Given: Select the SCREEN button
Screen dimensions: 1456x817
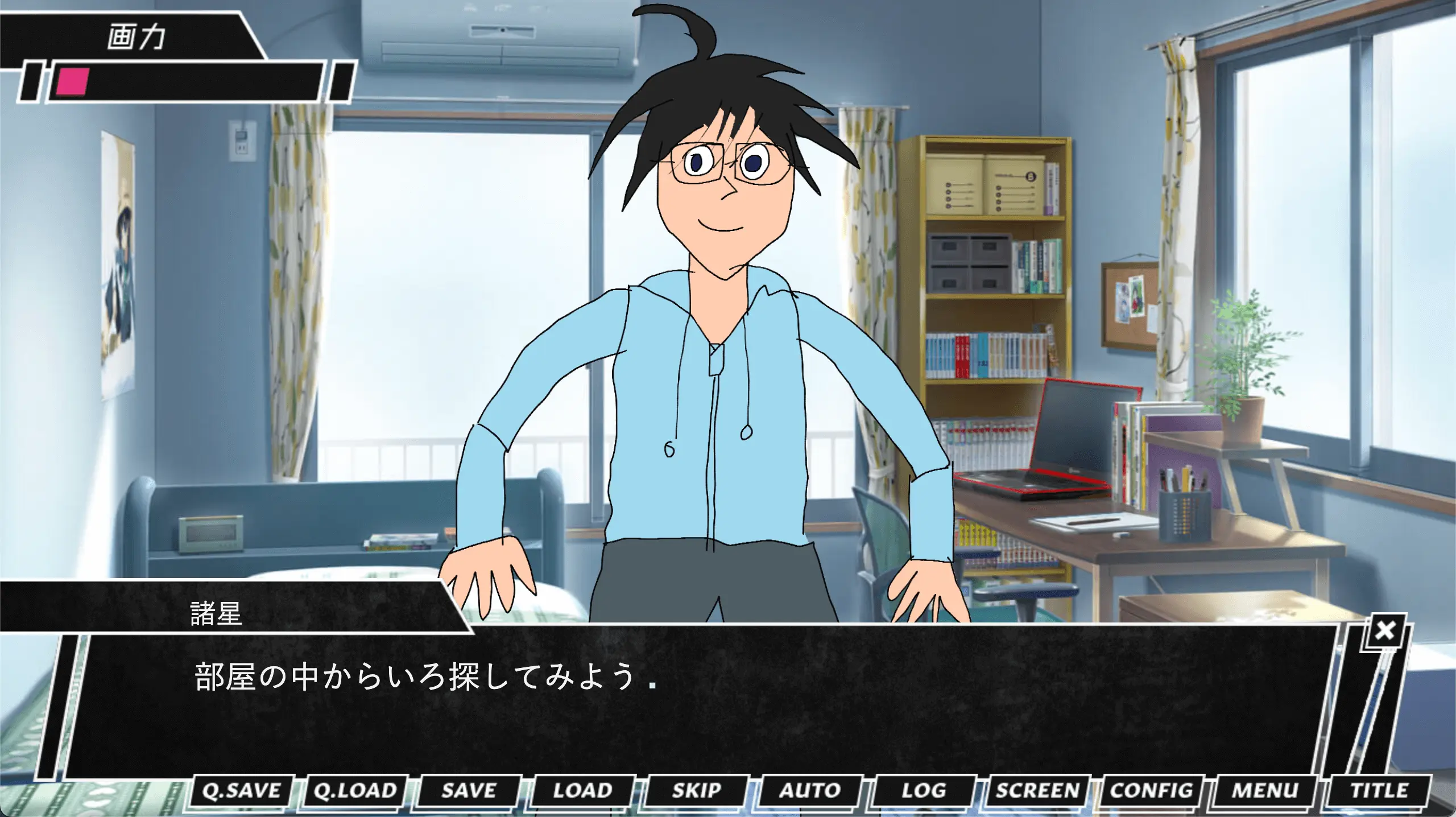Looking at the screenshot, I should pyautogui.click(x=1037, y=791).
